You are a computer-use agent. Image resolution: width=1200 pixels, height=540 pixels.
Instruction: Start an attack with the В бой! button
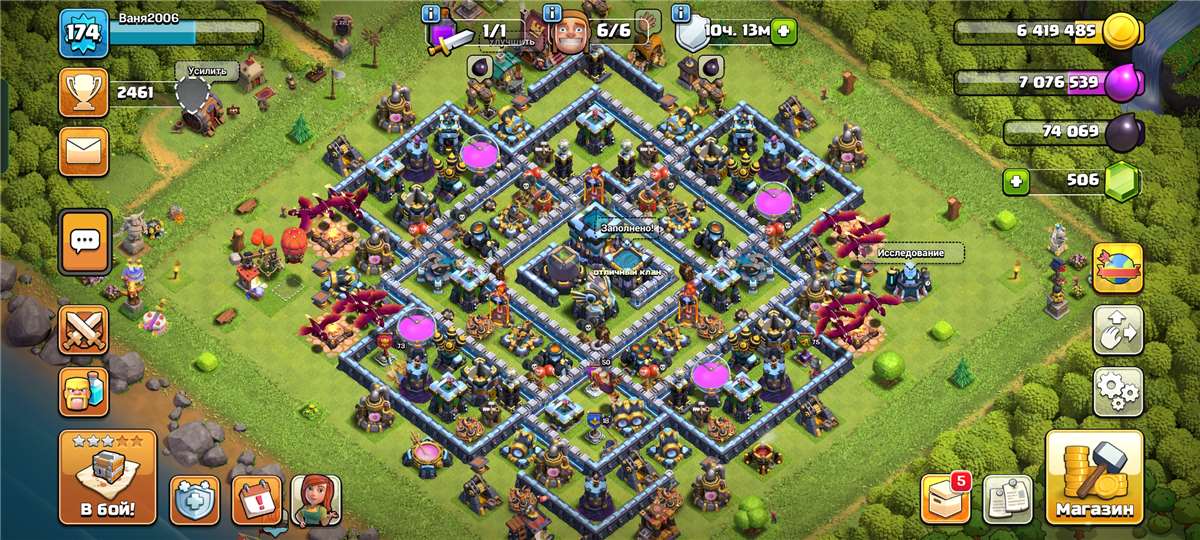pos(107,478)
